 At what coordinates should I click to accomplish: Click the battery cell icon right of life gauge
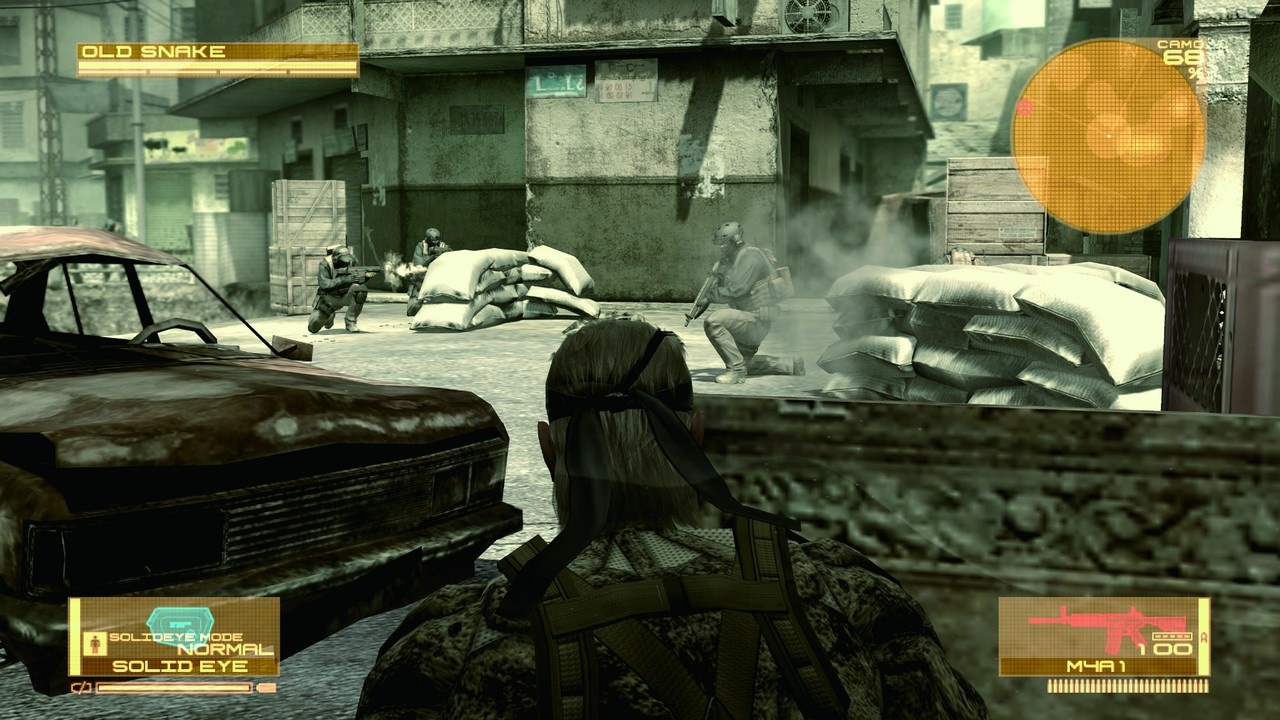pyautogui.click(x=266, y=687)
